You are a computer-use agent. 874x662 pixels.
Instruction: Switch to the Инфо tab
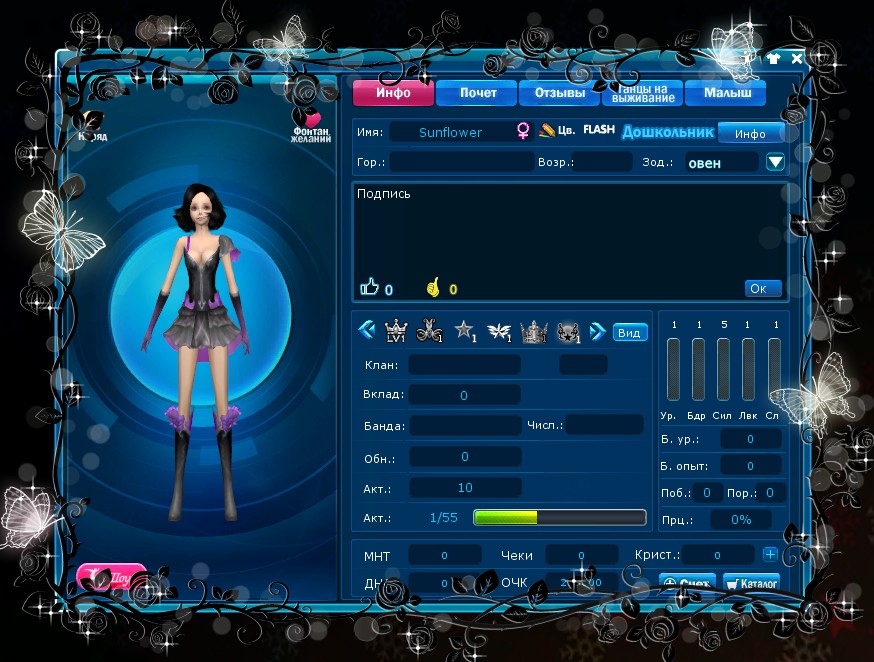393,93
